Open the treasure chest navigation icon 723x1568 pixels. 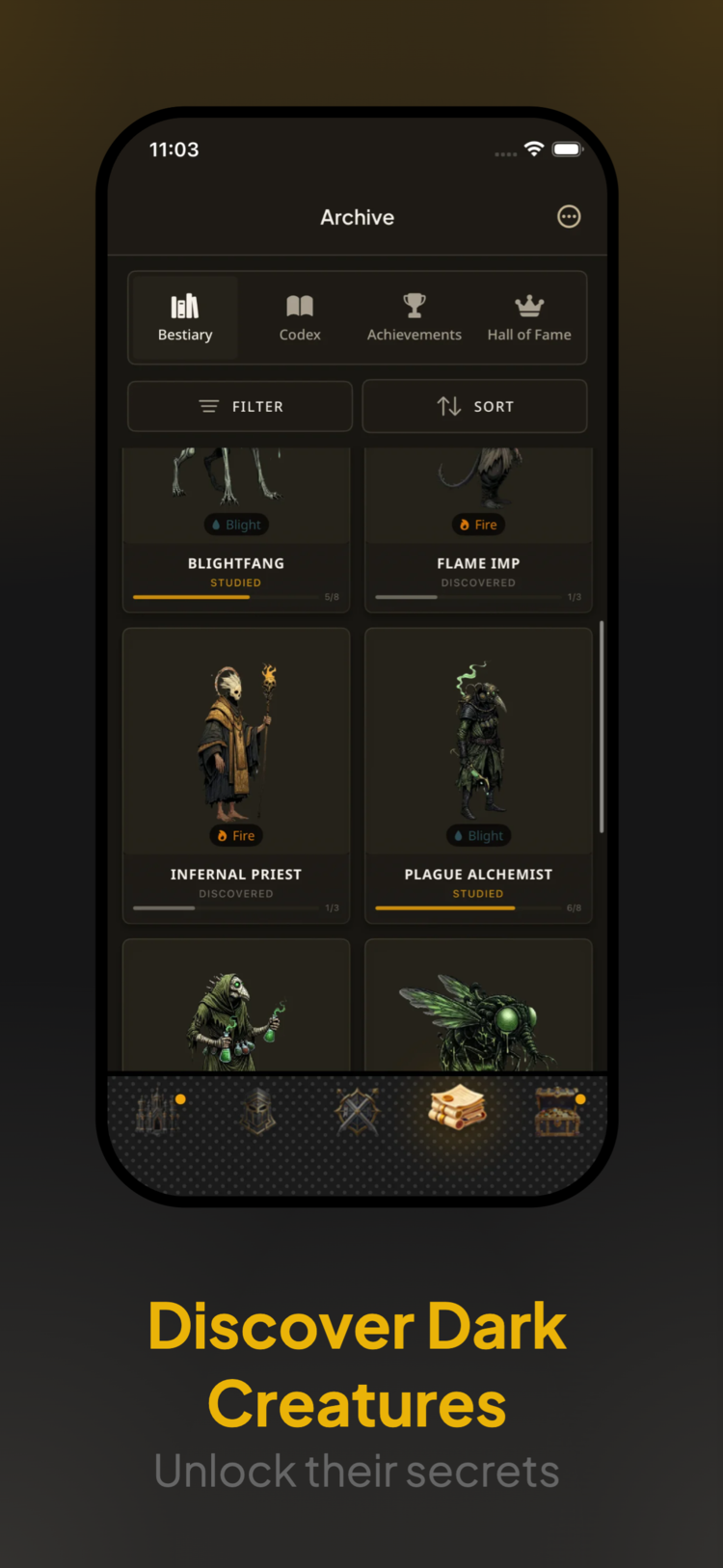(x=558, y=1112)
